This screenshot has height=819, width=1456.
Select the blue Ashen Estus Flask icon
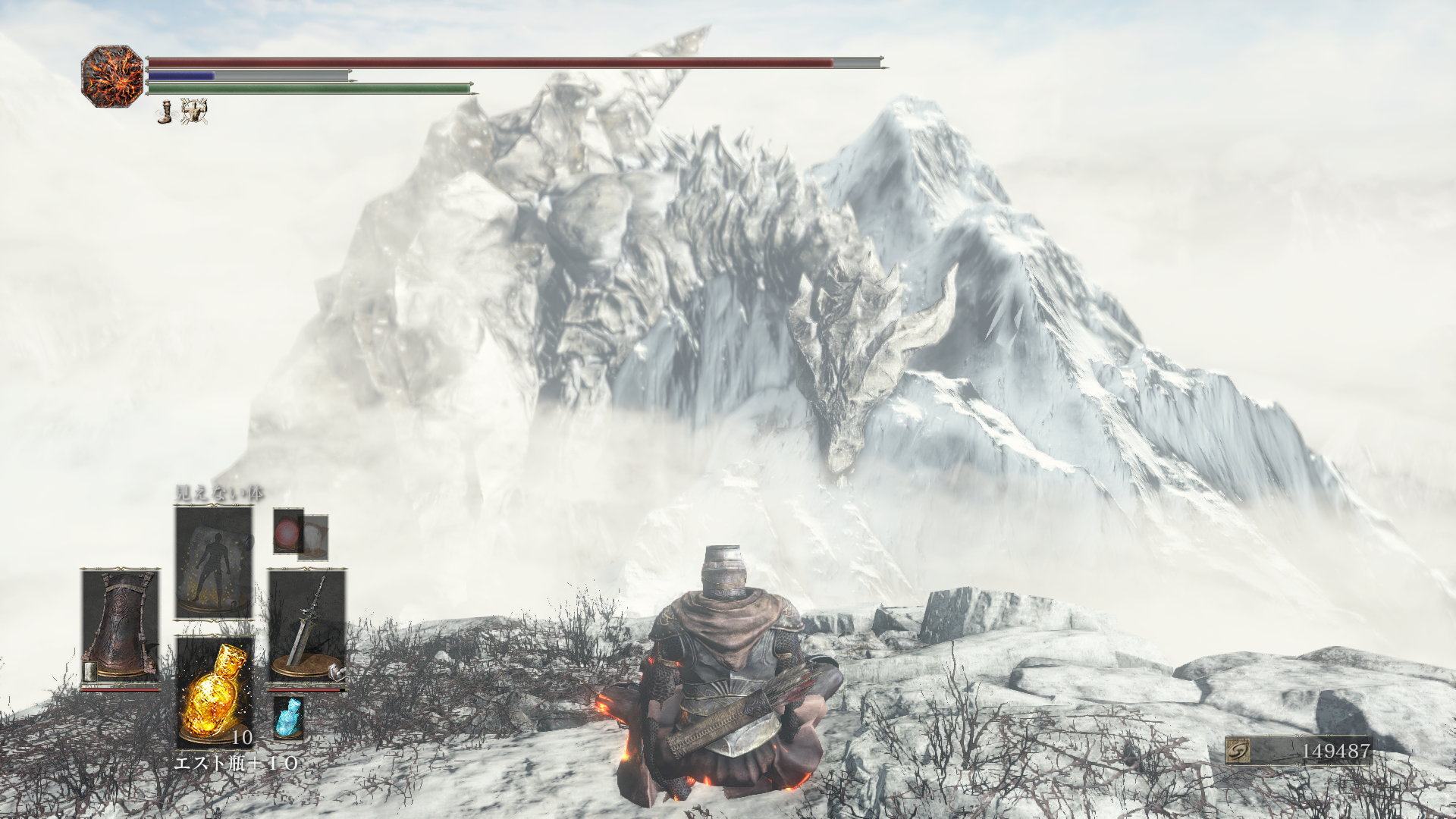[288, 717]
